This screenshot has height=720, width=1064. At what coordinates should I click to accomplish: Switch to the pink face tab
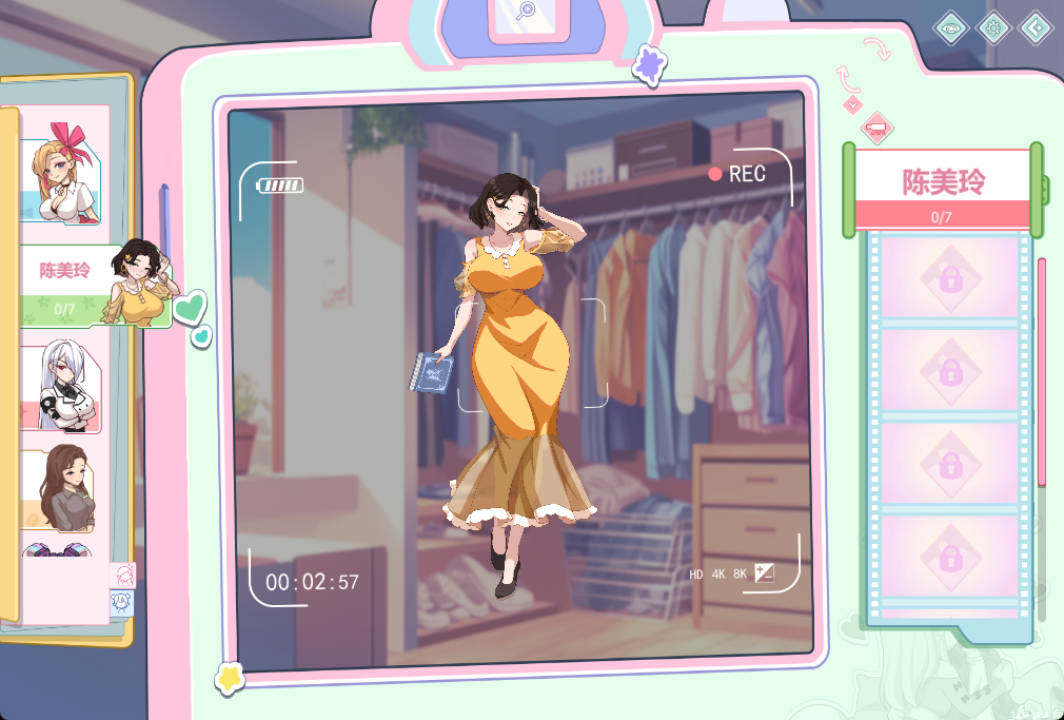coord(122,575)
